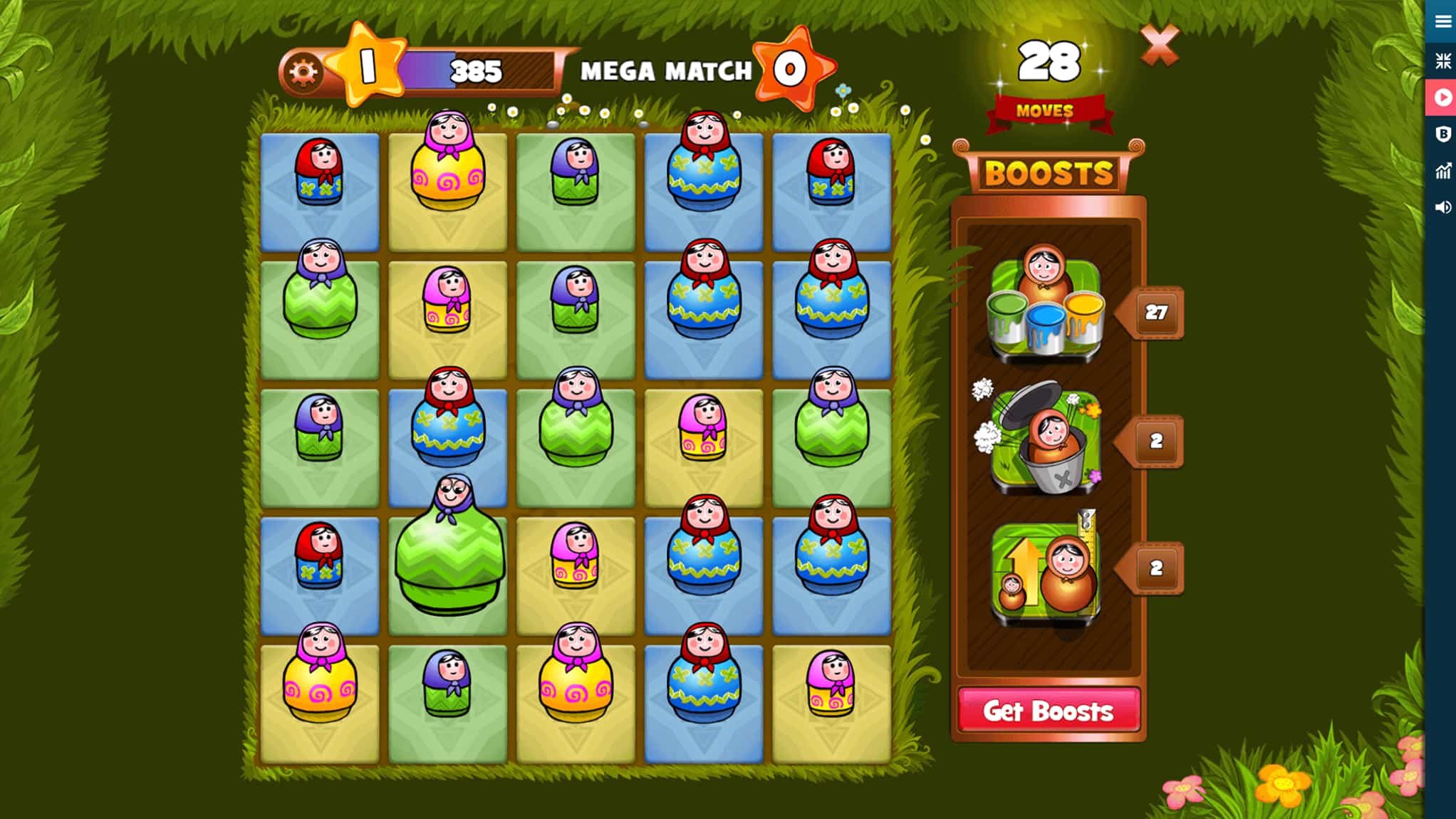Open the shield B icon in sidebar
The width and height of the screenshot is (1456, 819).
click(x=1443, y=134)
